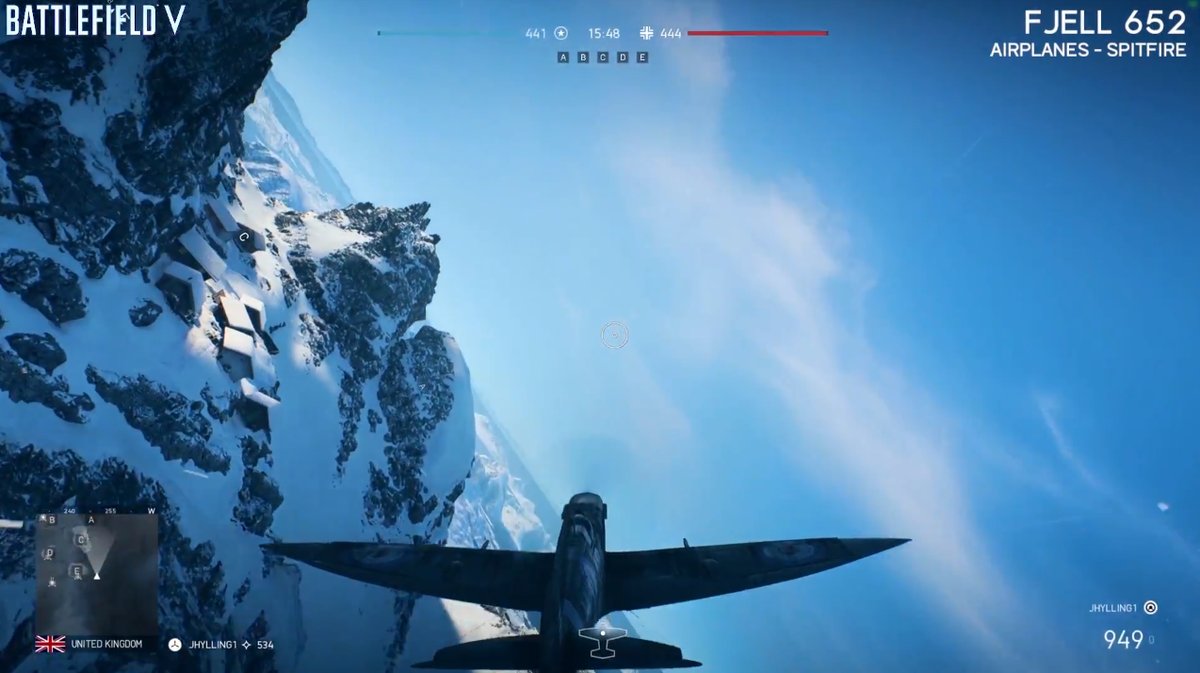Select objective flag C in top HUD
1200x673 pixels.
(x=603, y=57)
